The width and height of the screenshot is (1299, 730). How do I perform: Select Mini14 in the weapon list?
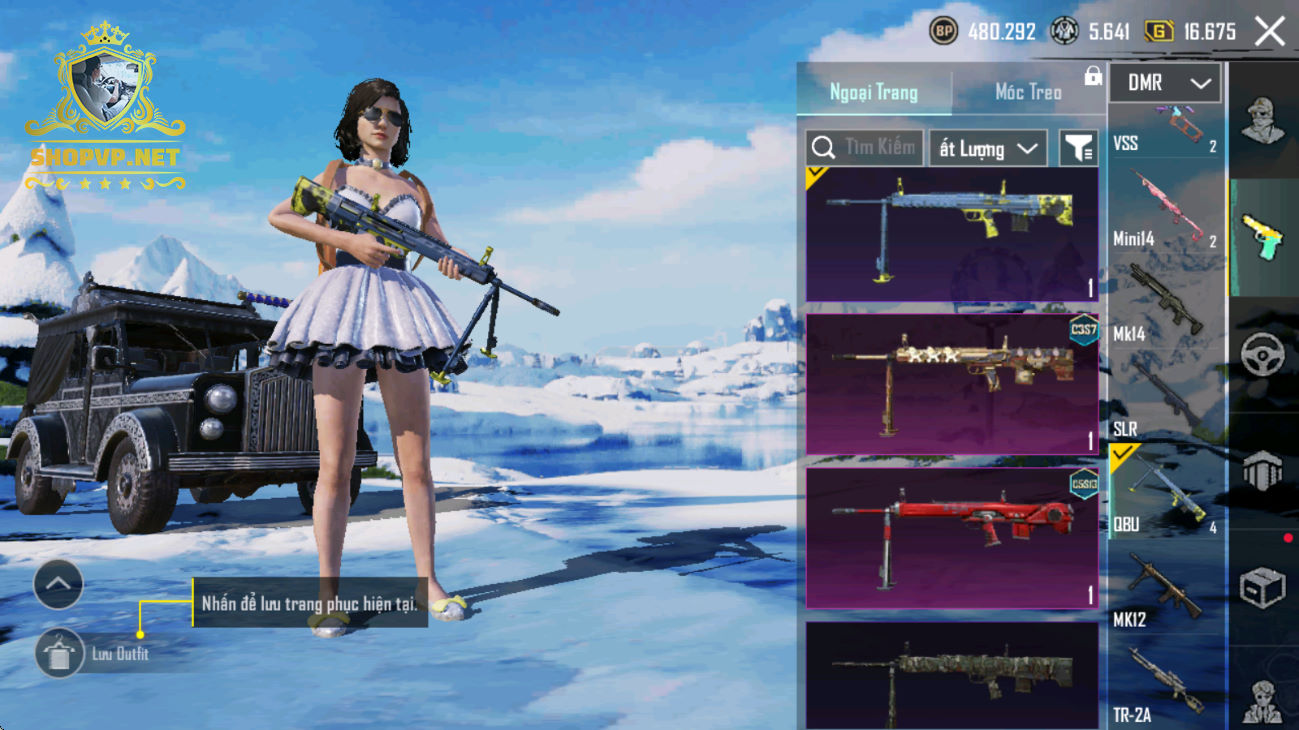1166,212
